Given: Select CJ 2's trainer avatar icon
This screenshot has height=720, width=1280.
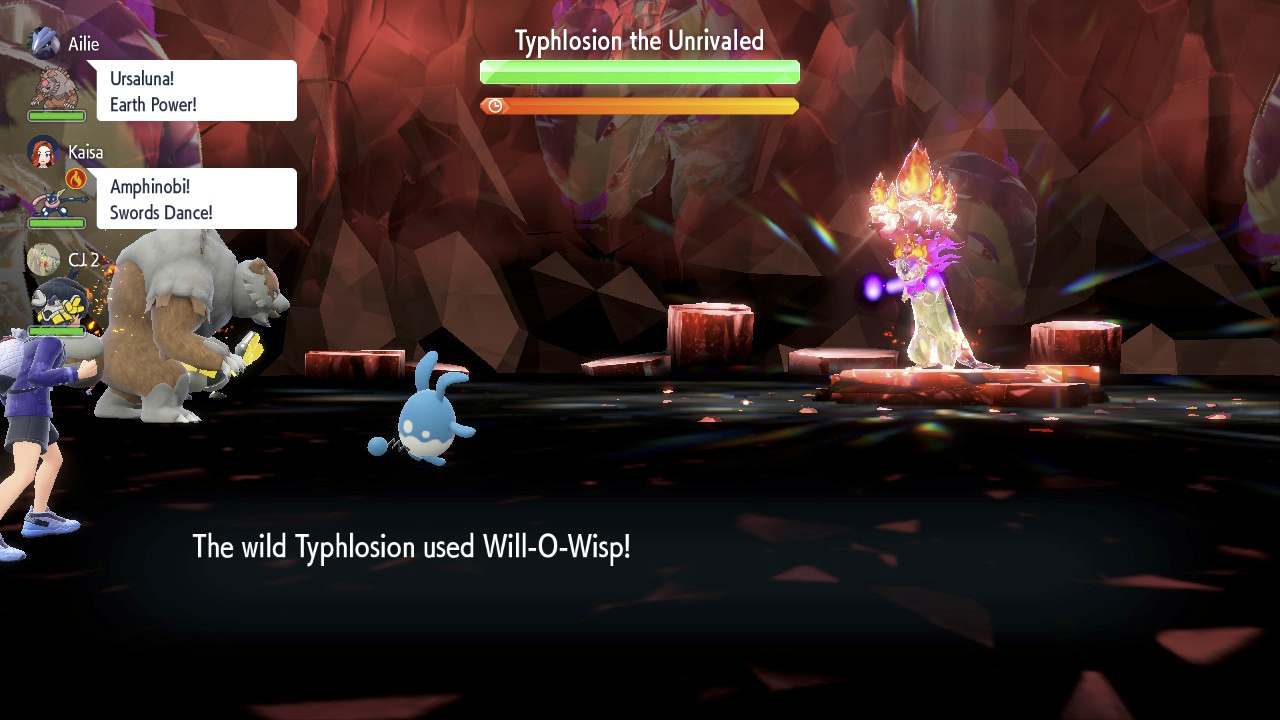Looking at the screenshot, I should [43, 259].
